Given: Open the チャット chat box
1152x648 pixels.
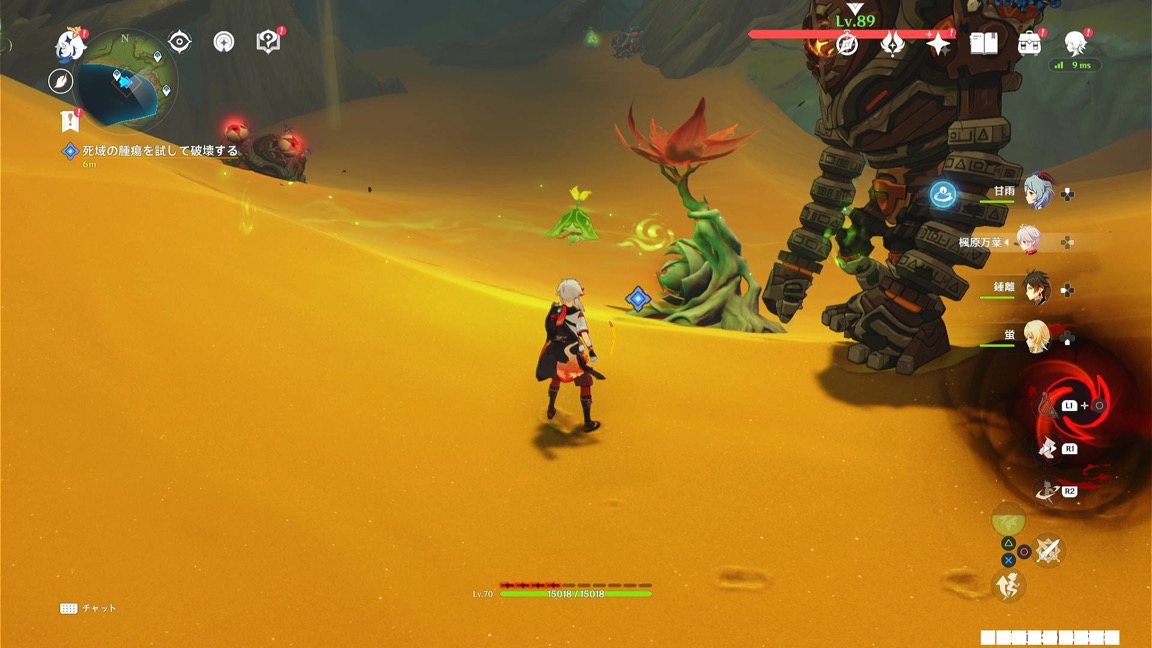Looking at the screenshot, I should tap(88, 608).
